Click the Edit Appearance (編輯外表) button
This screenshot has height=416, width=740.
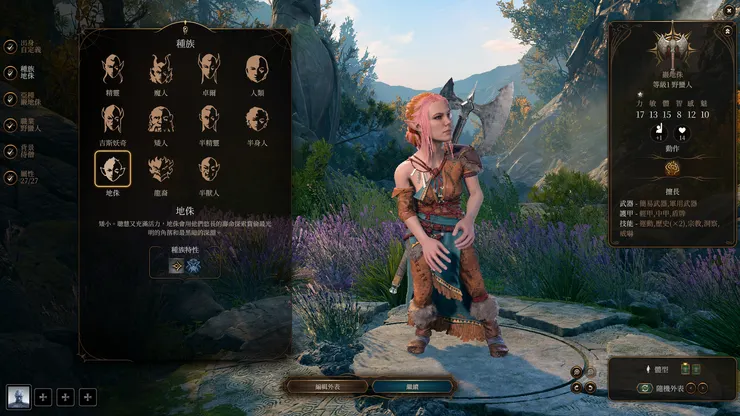tap(325, 386)
